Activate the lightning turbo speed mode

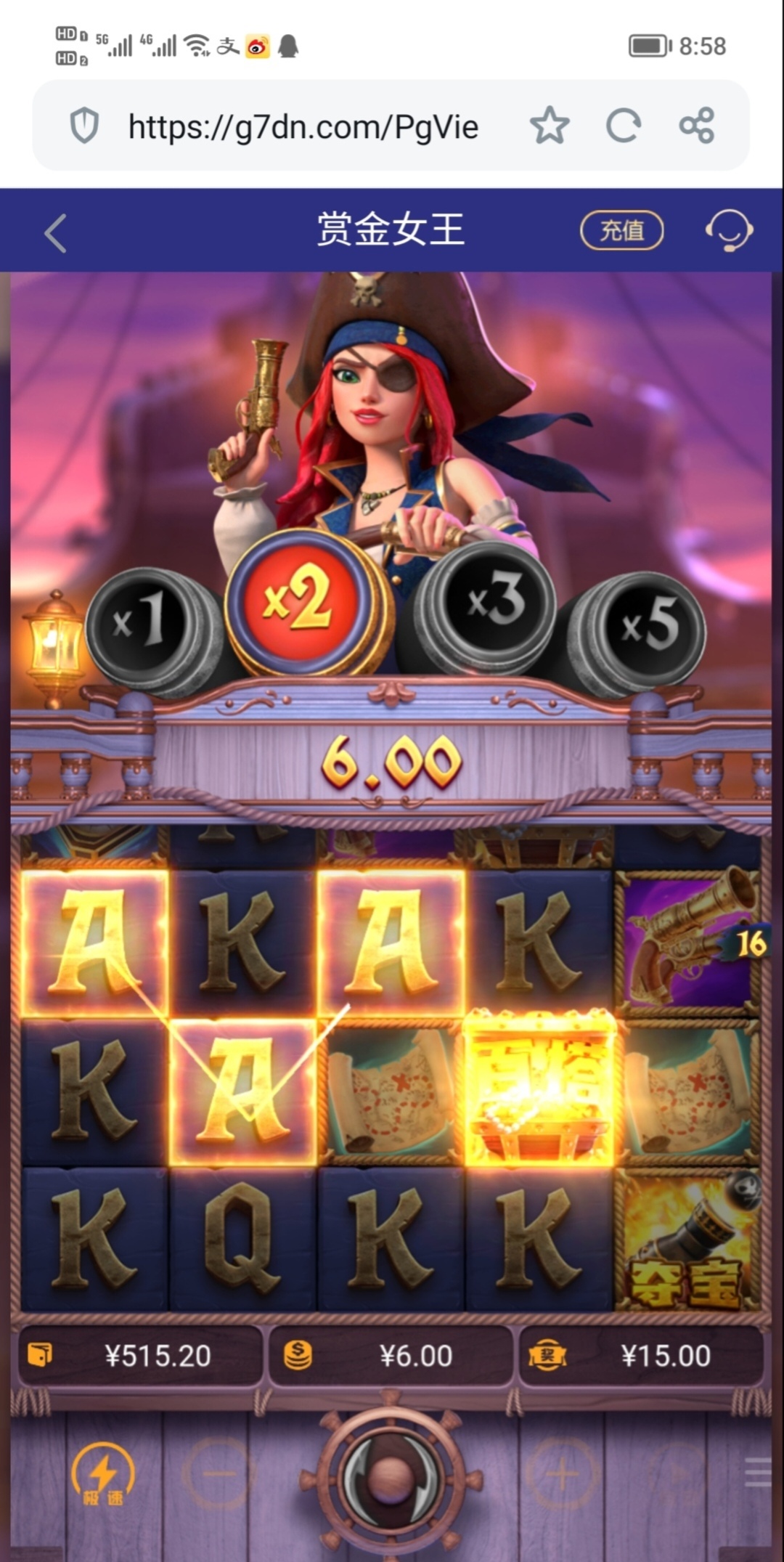click(103, 1474)
